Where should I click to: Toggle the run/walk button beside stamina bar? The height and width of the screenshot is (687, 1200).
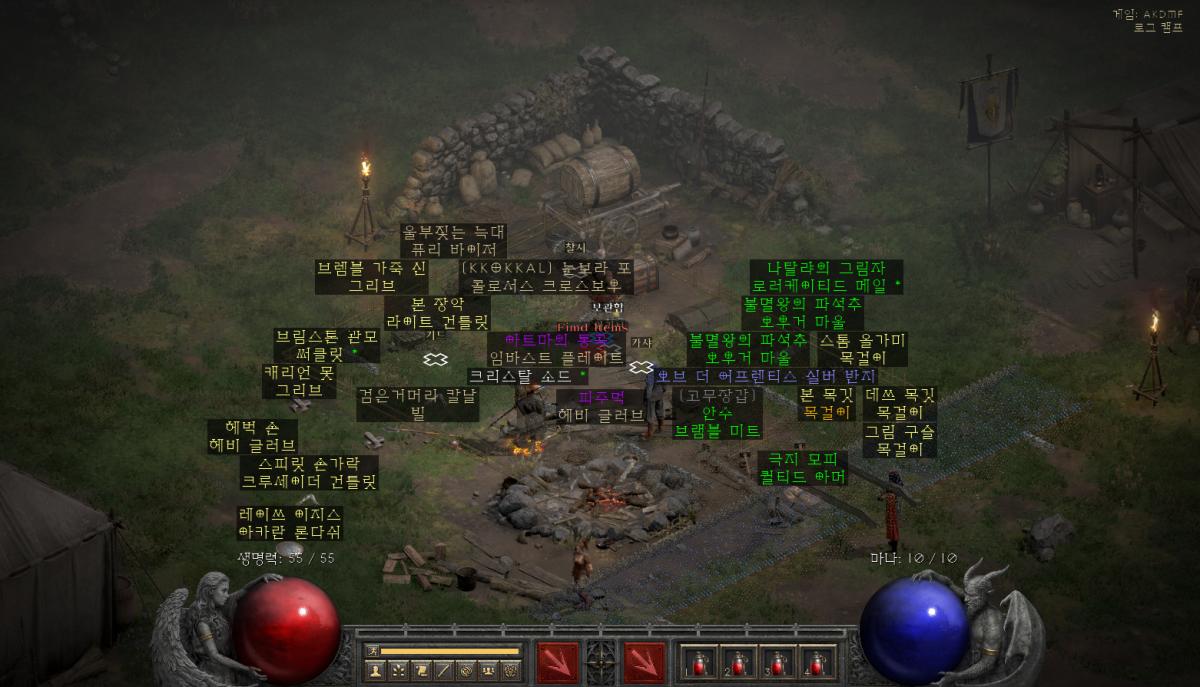[372, 651]
